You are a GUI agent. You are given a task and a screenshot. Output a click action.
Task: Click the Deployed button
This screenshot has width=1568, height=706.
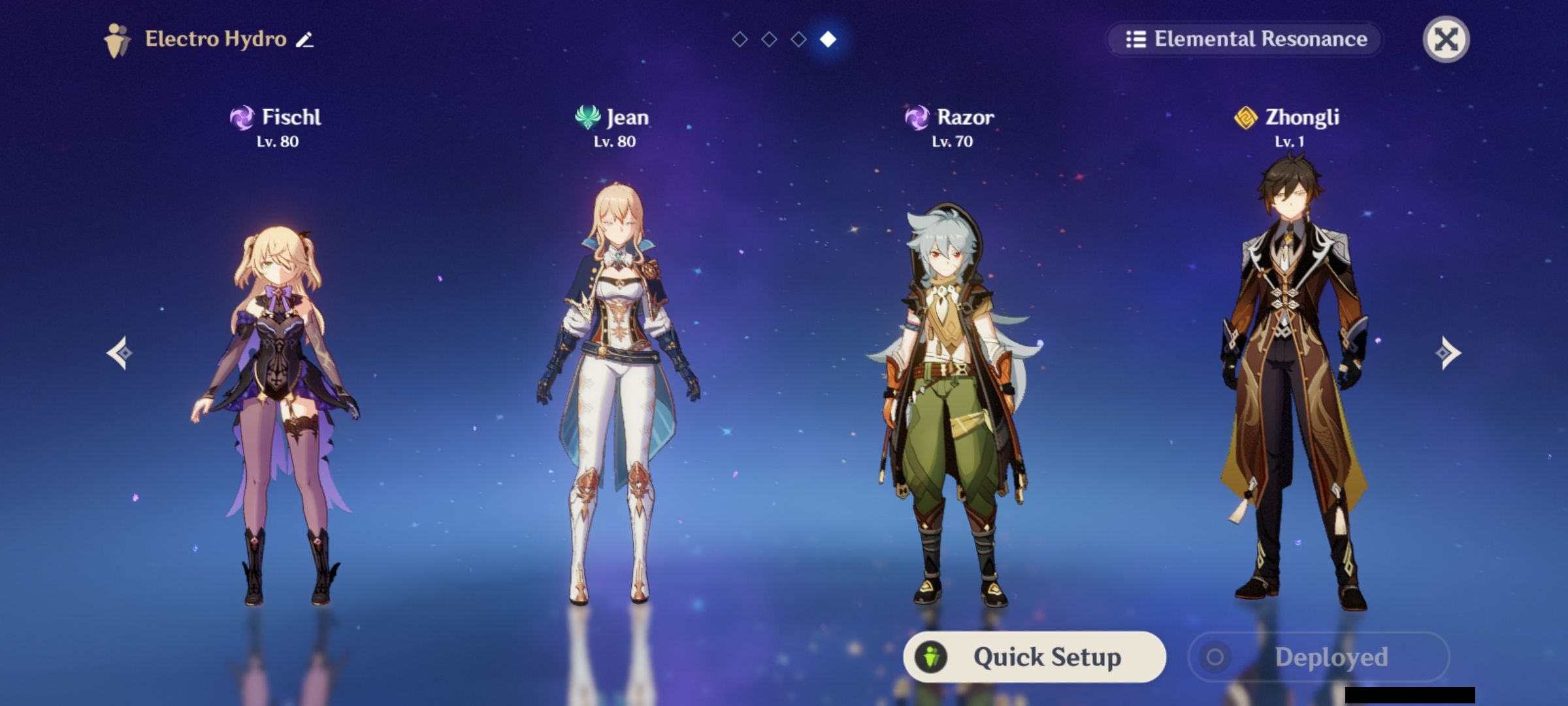(x=1318, y=657)
